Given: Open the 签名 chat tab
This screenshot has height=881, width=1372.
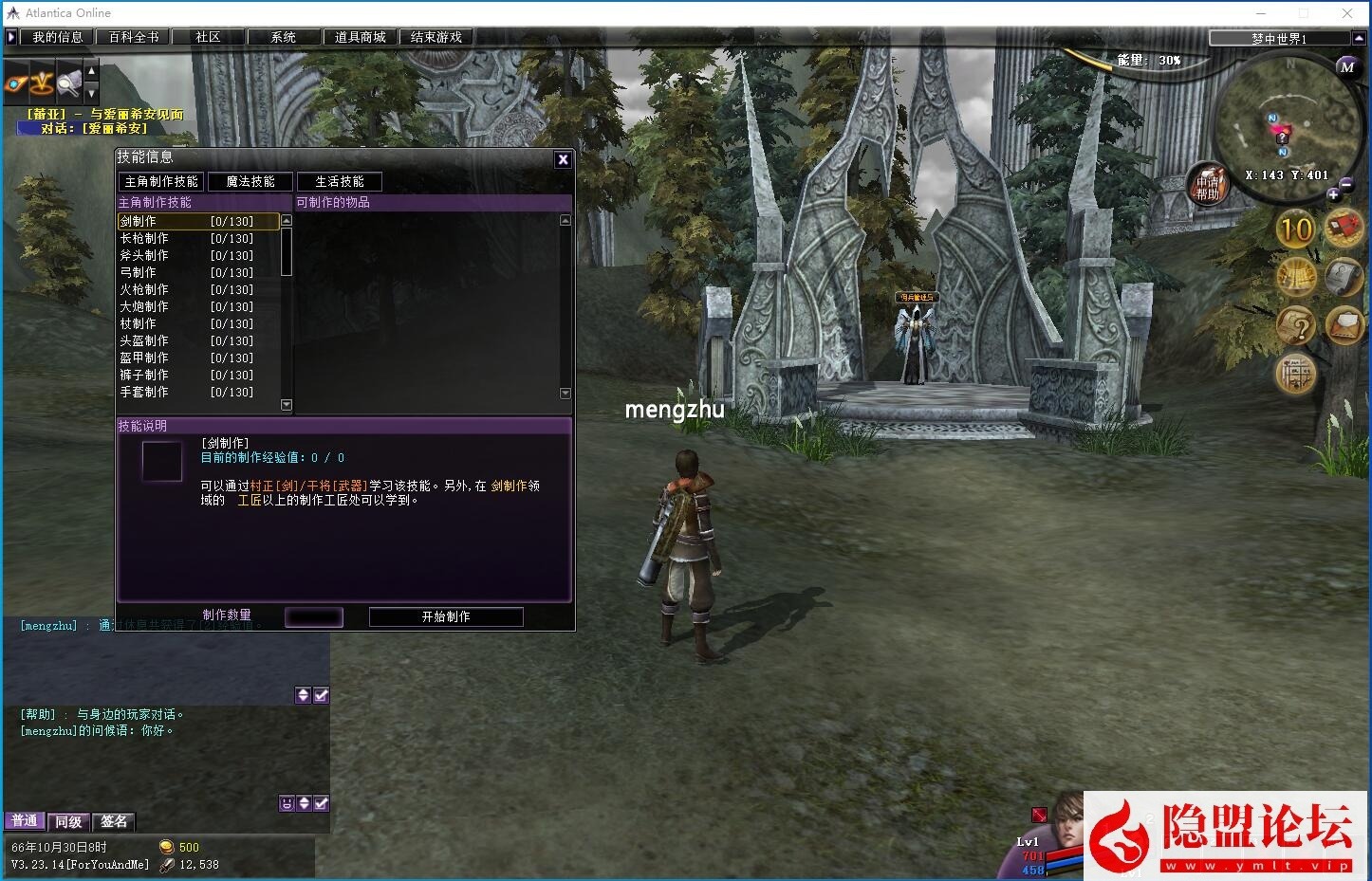Looking at the screenshot, I should (x=114, y=821).
